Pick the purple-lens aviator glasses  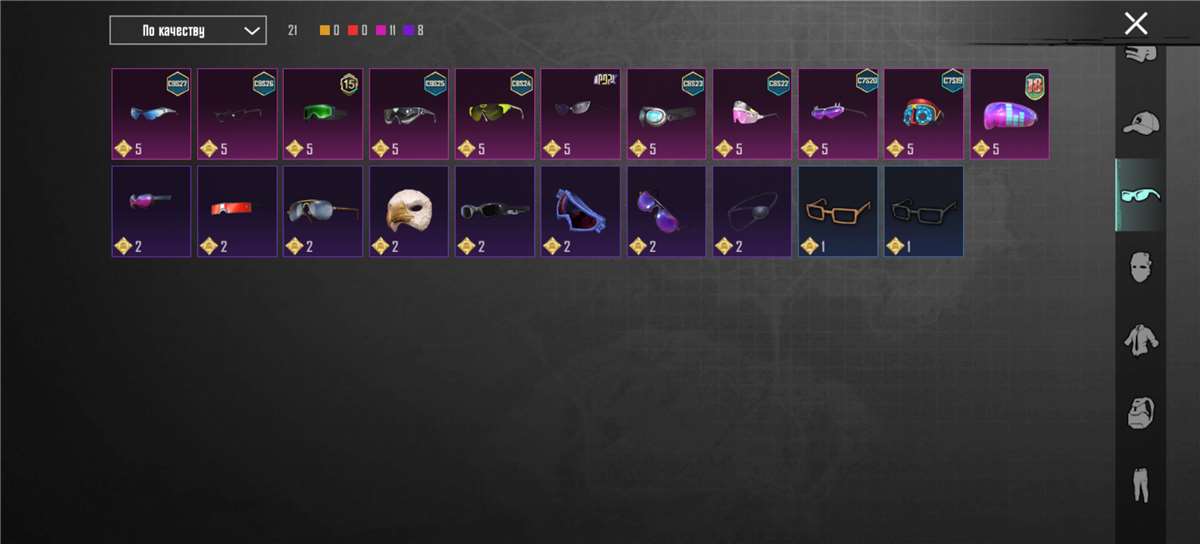click(x=667, y=211)
